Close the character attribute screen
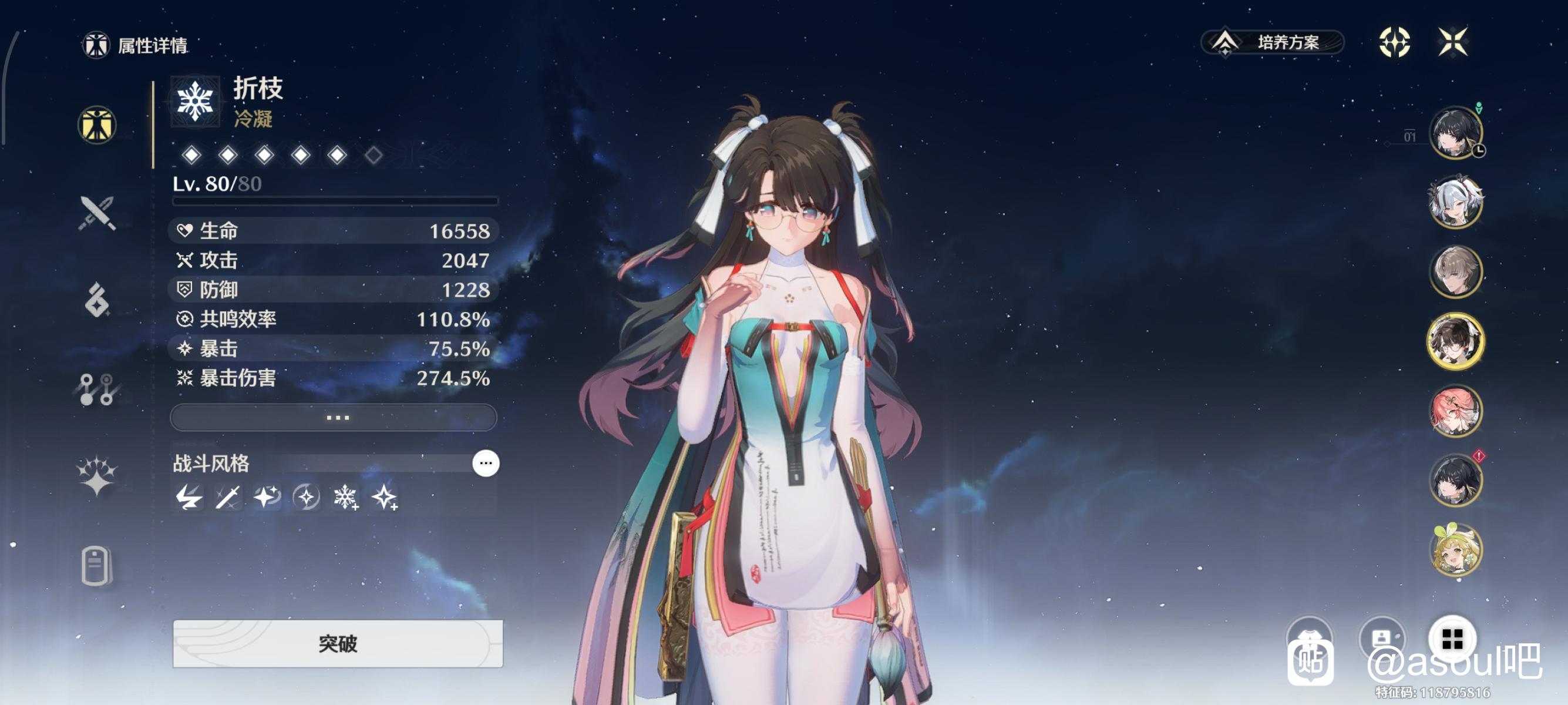The height and width of the screenshot is (705, 1568). pos(1452,42)
